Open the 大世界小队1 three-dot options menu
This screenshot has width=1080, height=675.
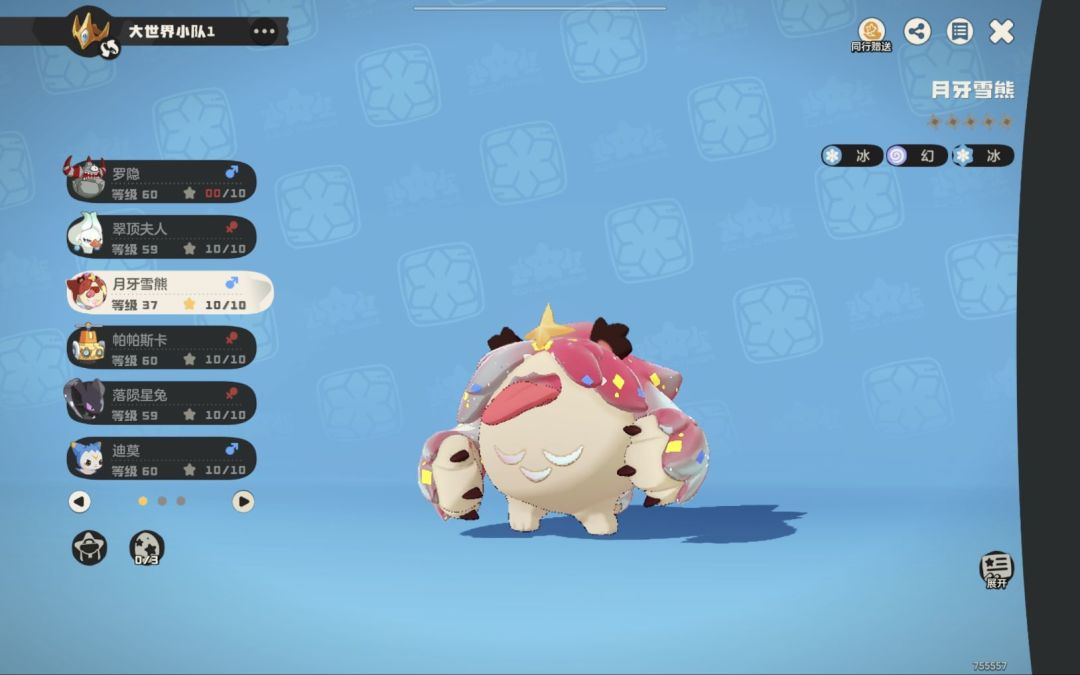(x=264, y=31)
